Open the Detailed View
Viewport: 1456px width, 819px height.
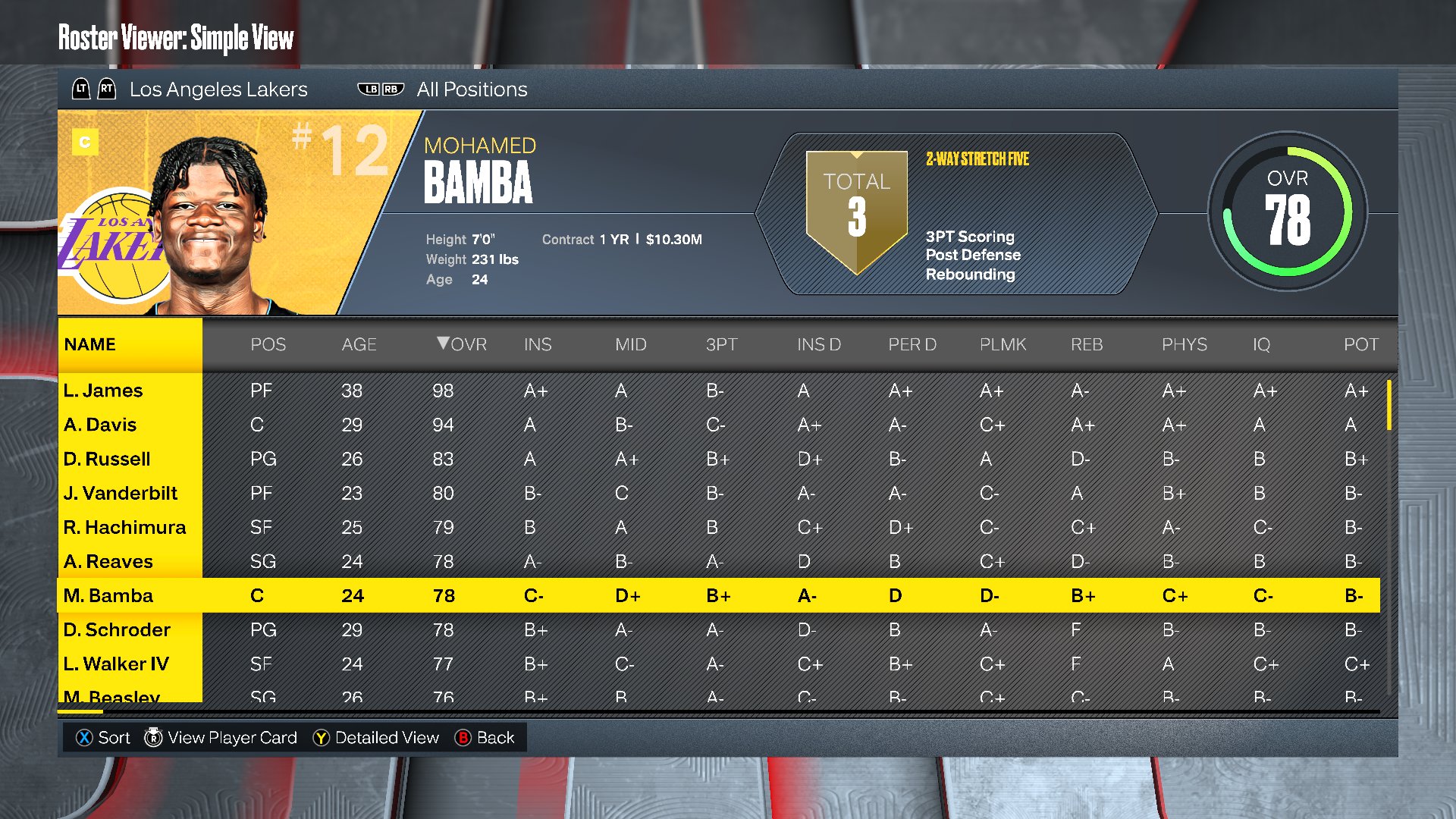[376, 738]
